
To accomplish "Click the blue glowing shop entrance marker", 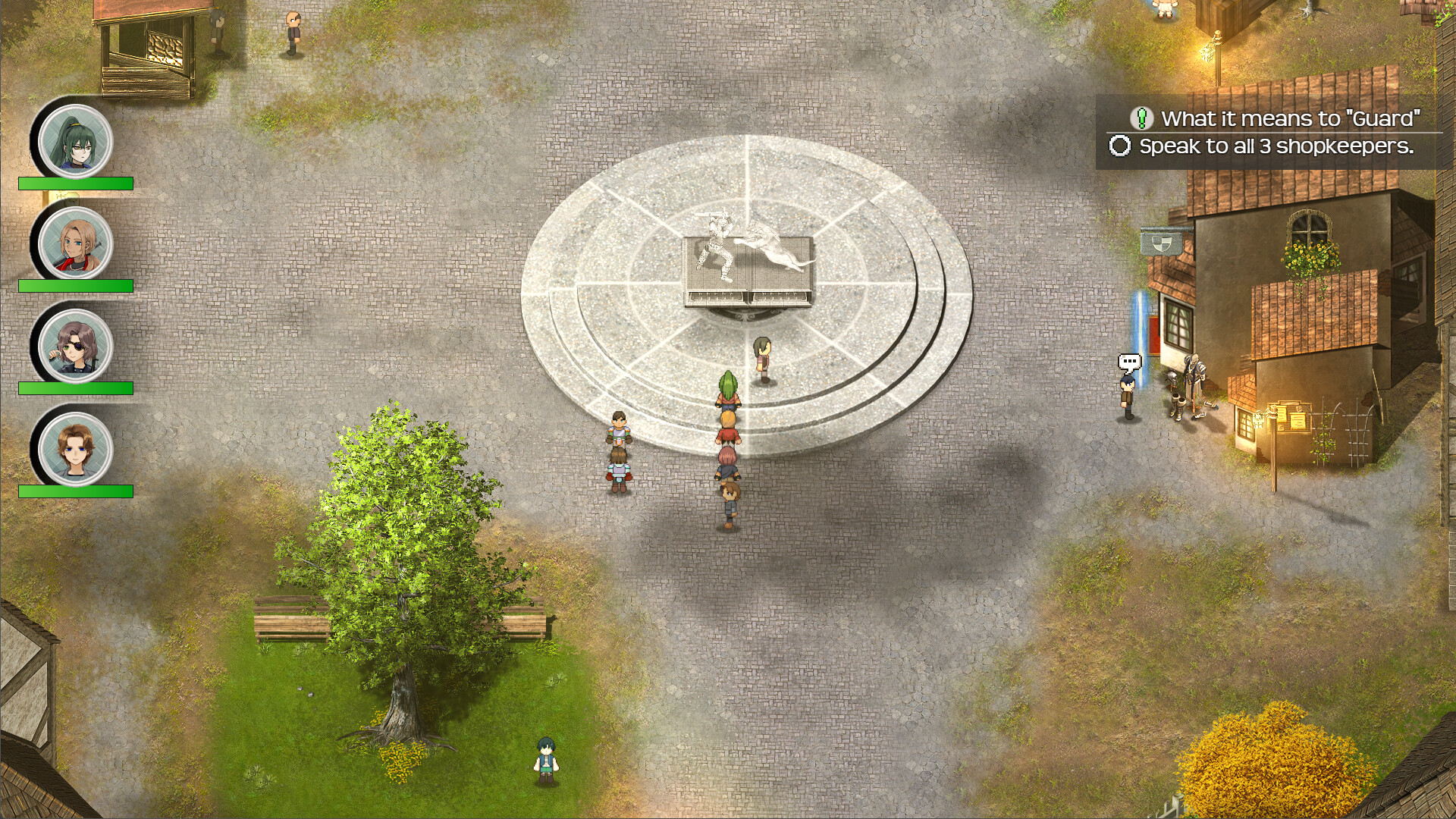I will [1139, 337].
